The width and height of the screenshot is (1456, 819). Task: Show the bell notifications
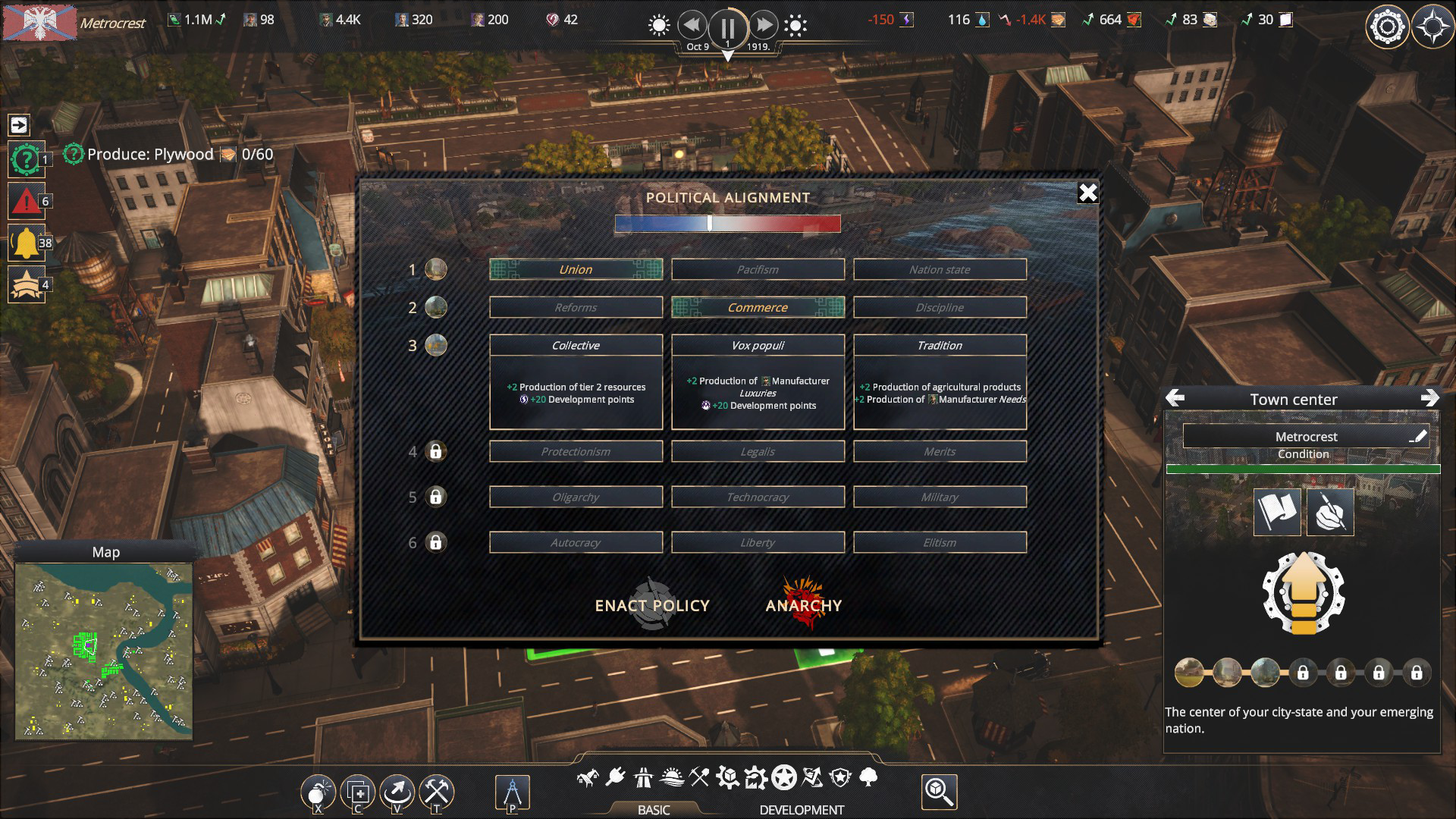click(27, 243)
